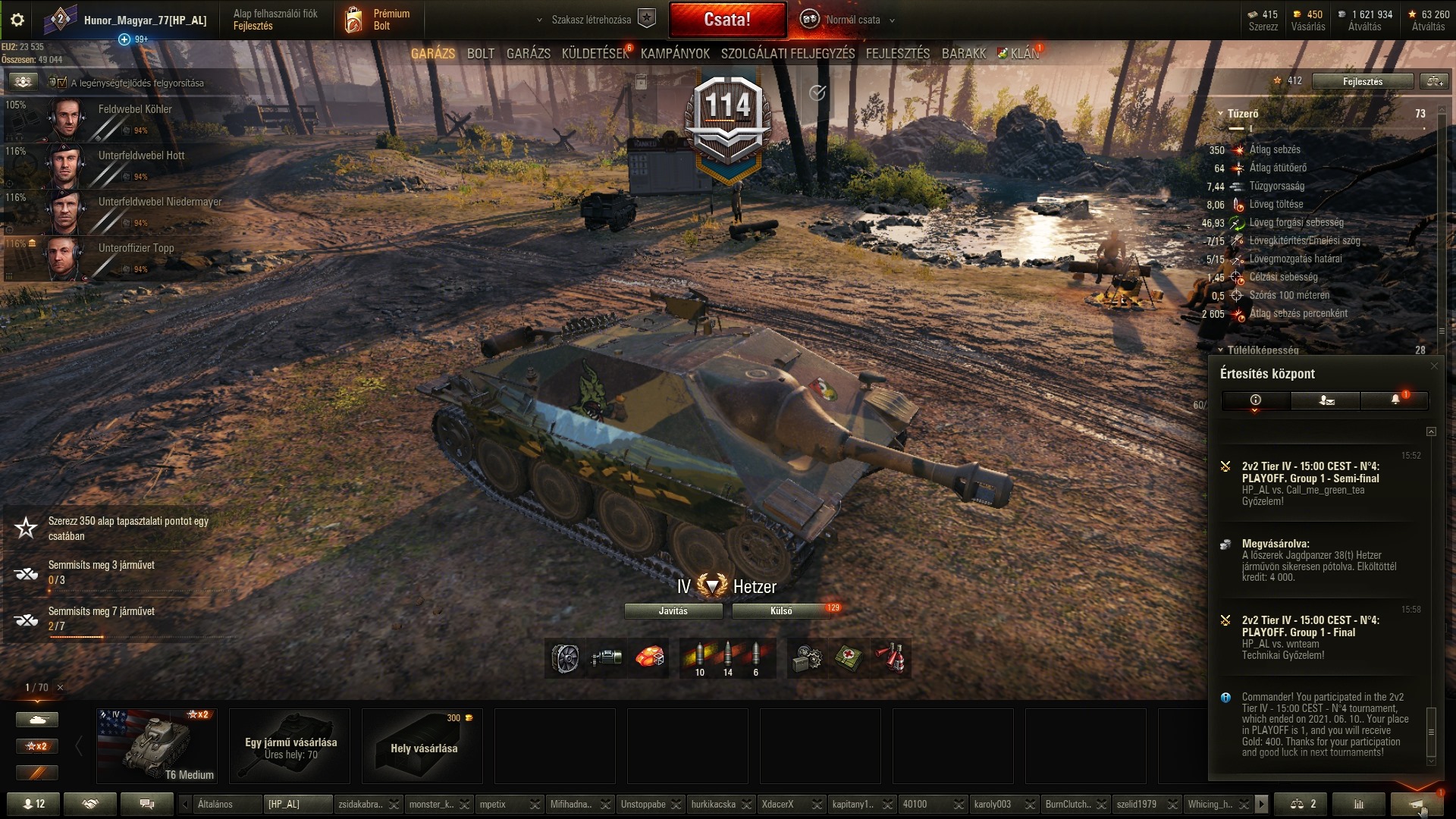Open the Normál csata battle type dropdown

tap(853, 20)
